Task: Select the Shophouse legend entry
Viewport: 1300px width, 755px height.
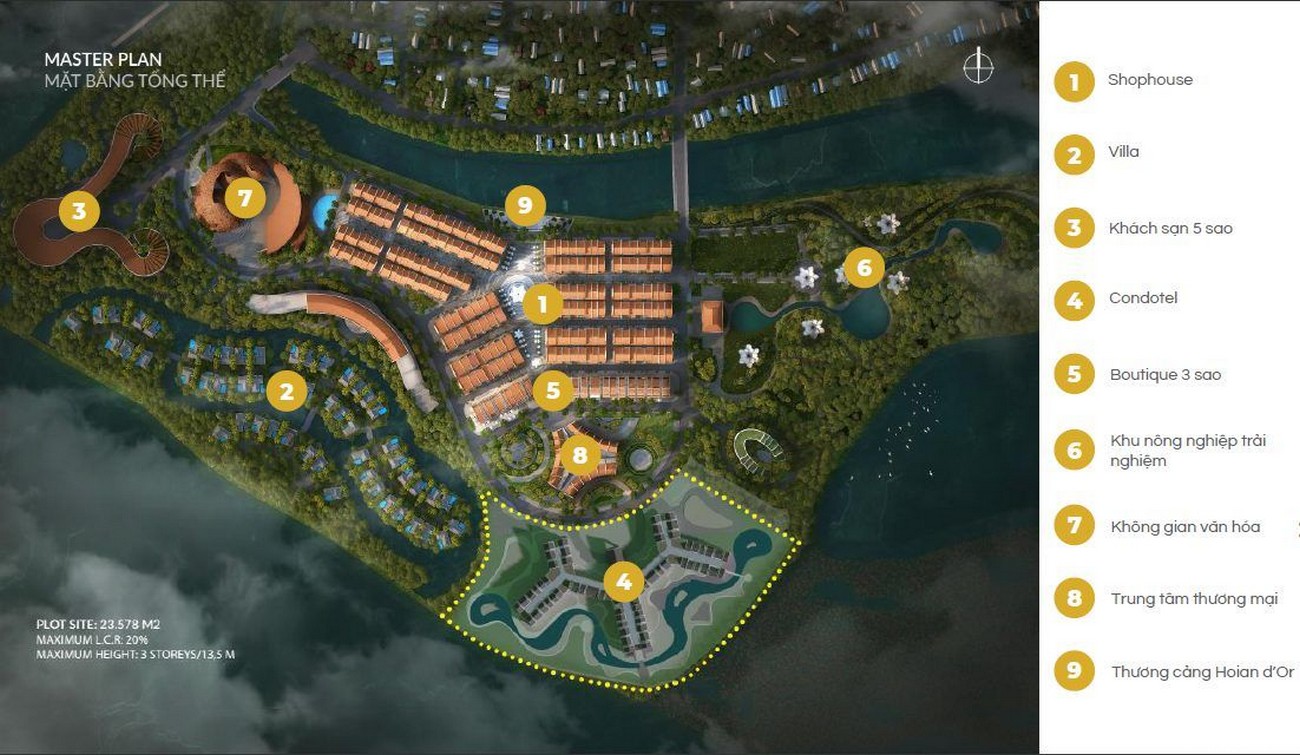Action: (1150, 80)
